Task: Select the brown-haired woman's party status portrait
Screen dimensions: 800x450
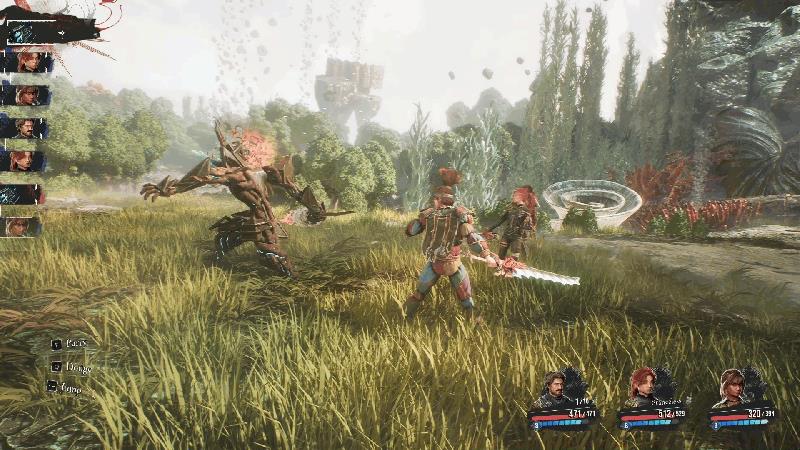Action: [x=732, y=386]
